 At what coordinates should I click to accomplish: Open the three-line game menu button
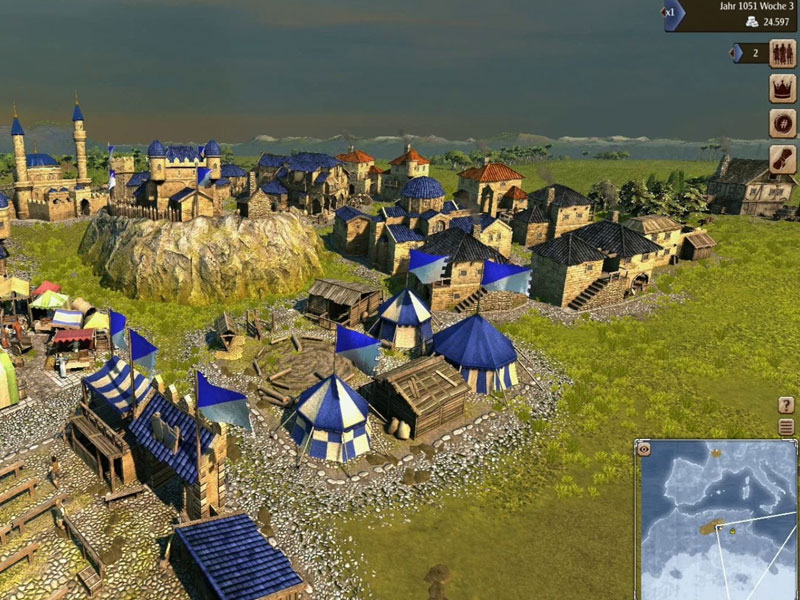(x=786, y=427)
